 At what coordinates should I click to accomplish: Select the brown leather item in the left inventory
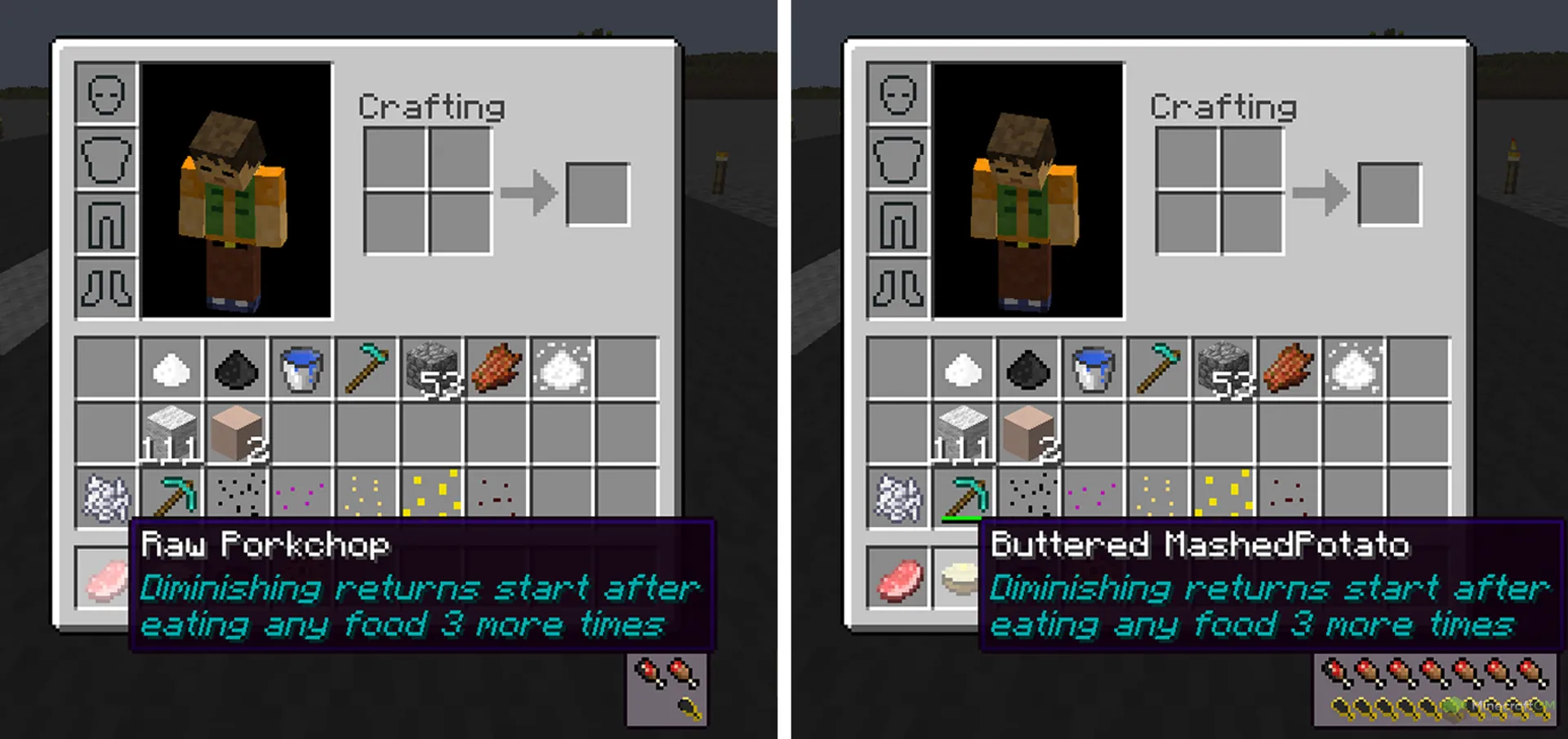[x=497, y=368]
